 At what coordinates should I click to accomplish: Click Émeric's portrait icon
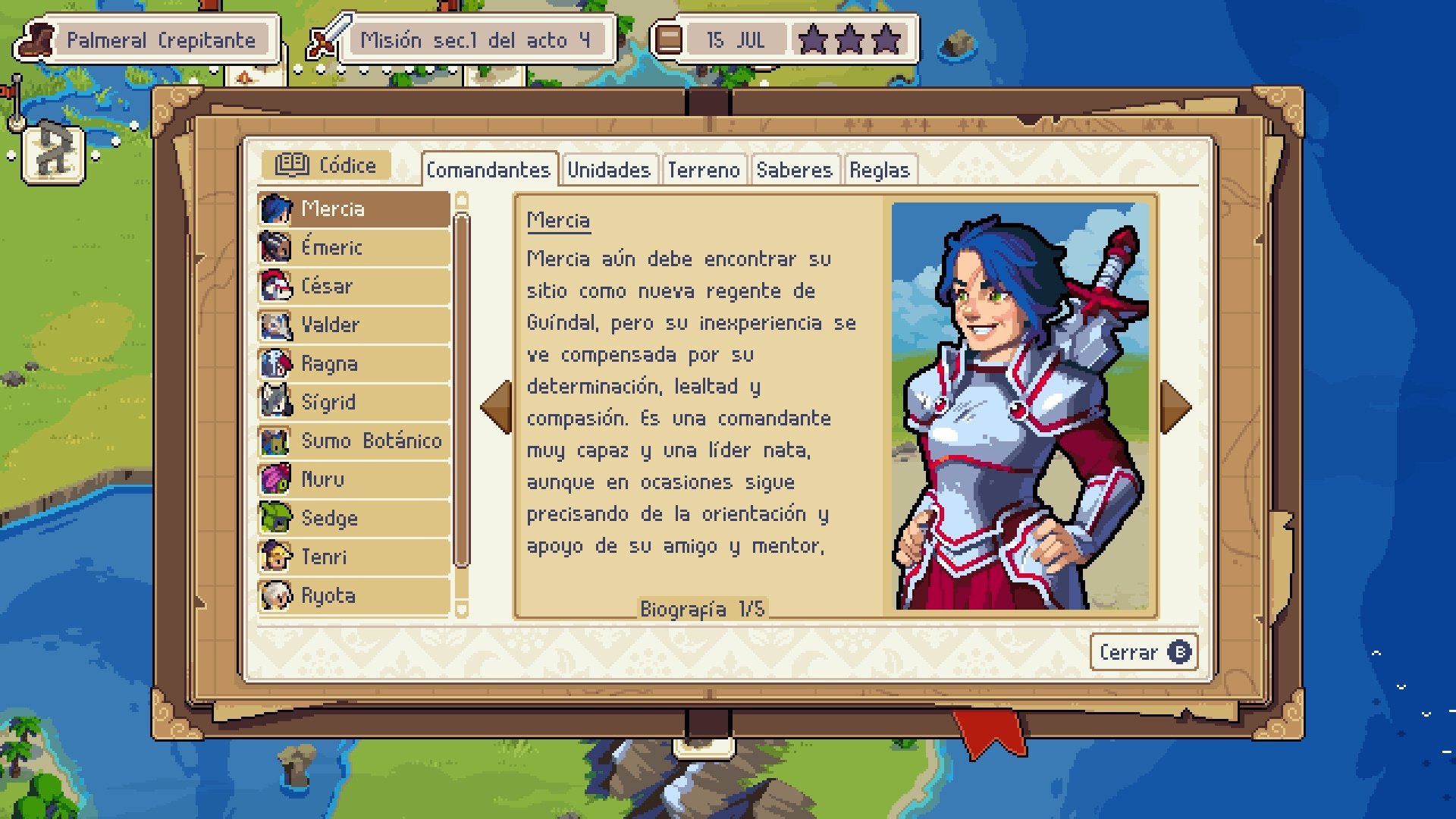278,247
